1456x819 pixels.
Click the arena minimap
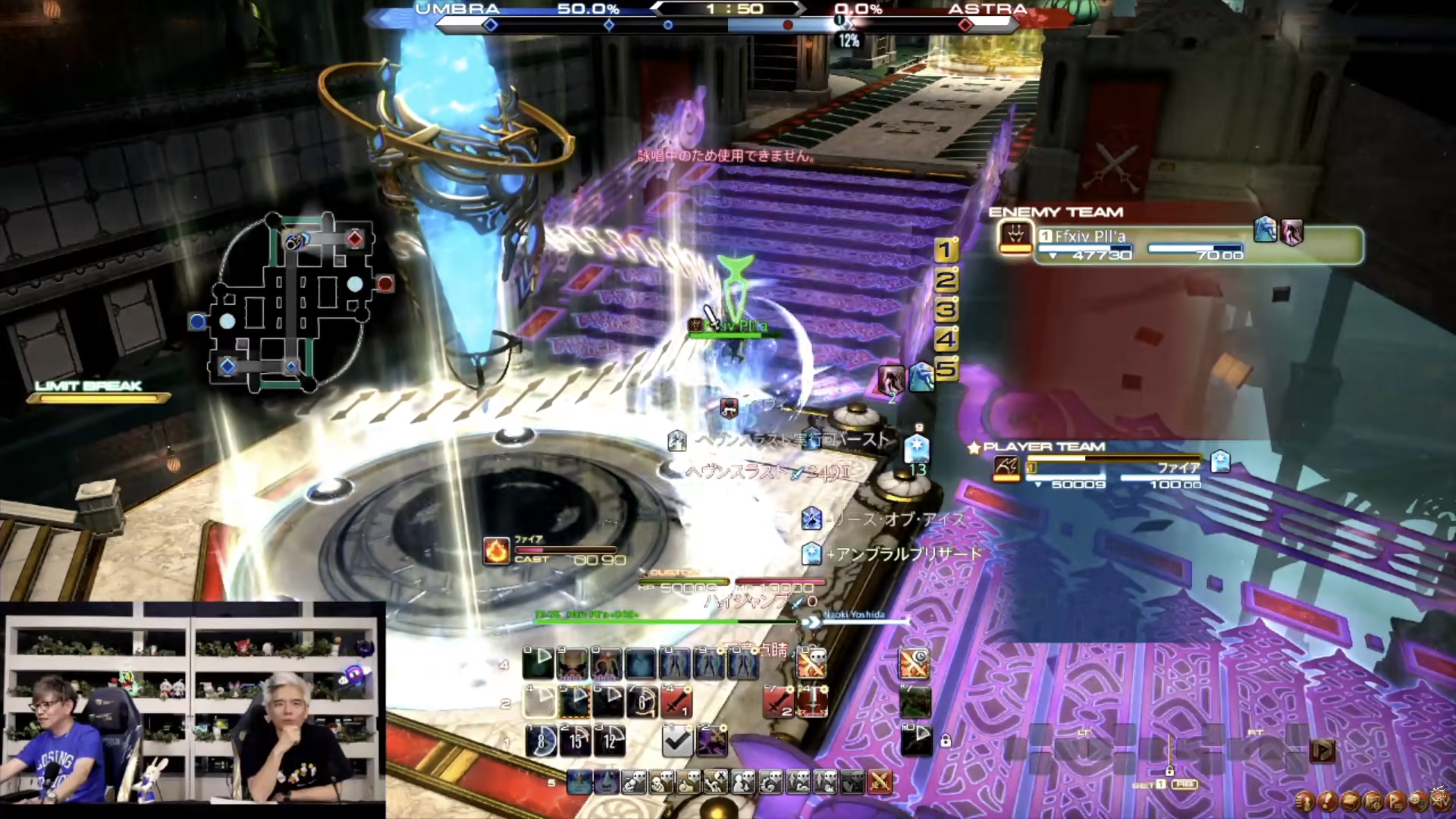(291, 302)
